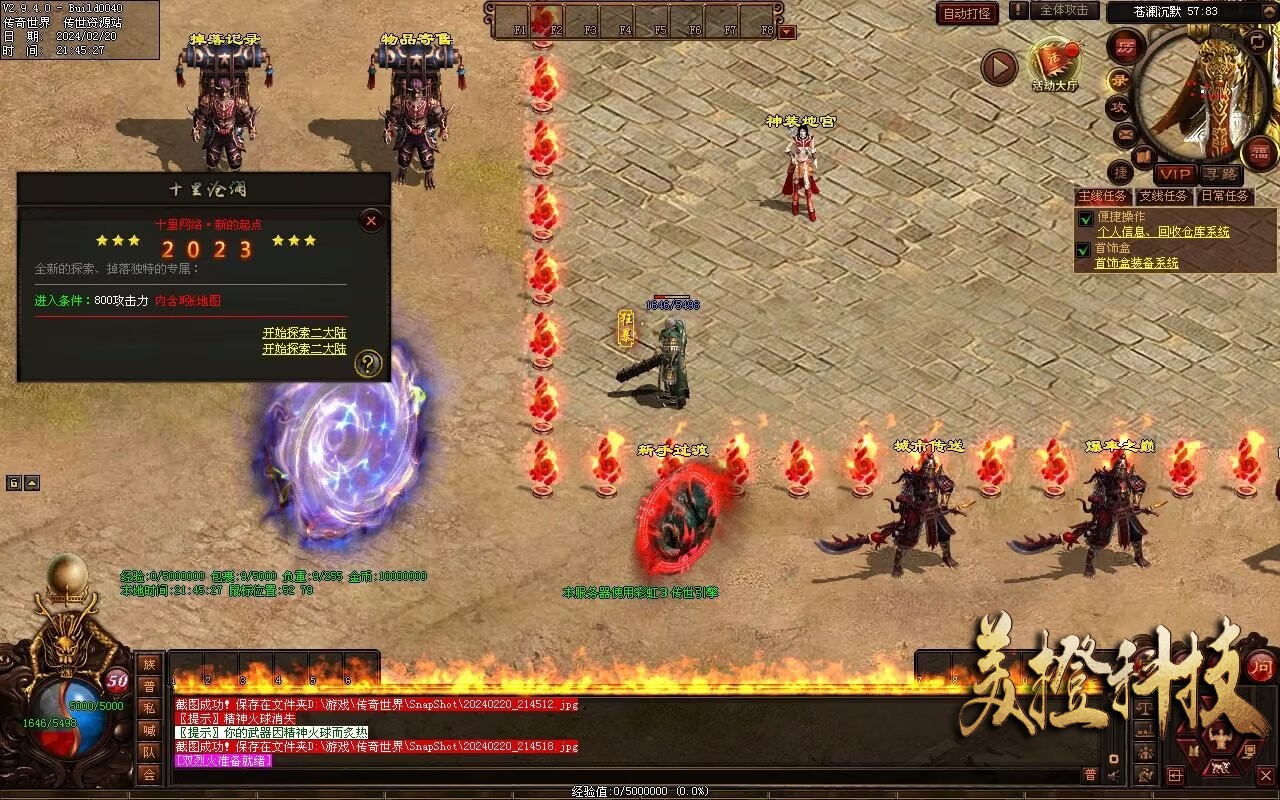The width and height of the screenshot is (1280, 800).
Task: Close the 十里沧澜 dialog window
Action: [371, 220]
